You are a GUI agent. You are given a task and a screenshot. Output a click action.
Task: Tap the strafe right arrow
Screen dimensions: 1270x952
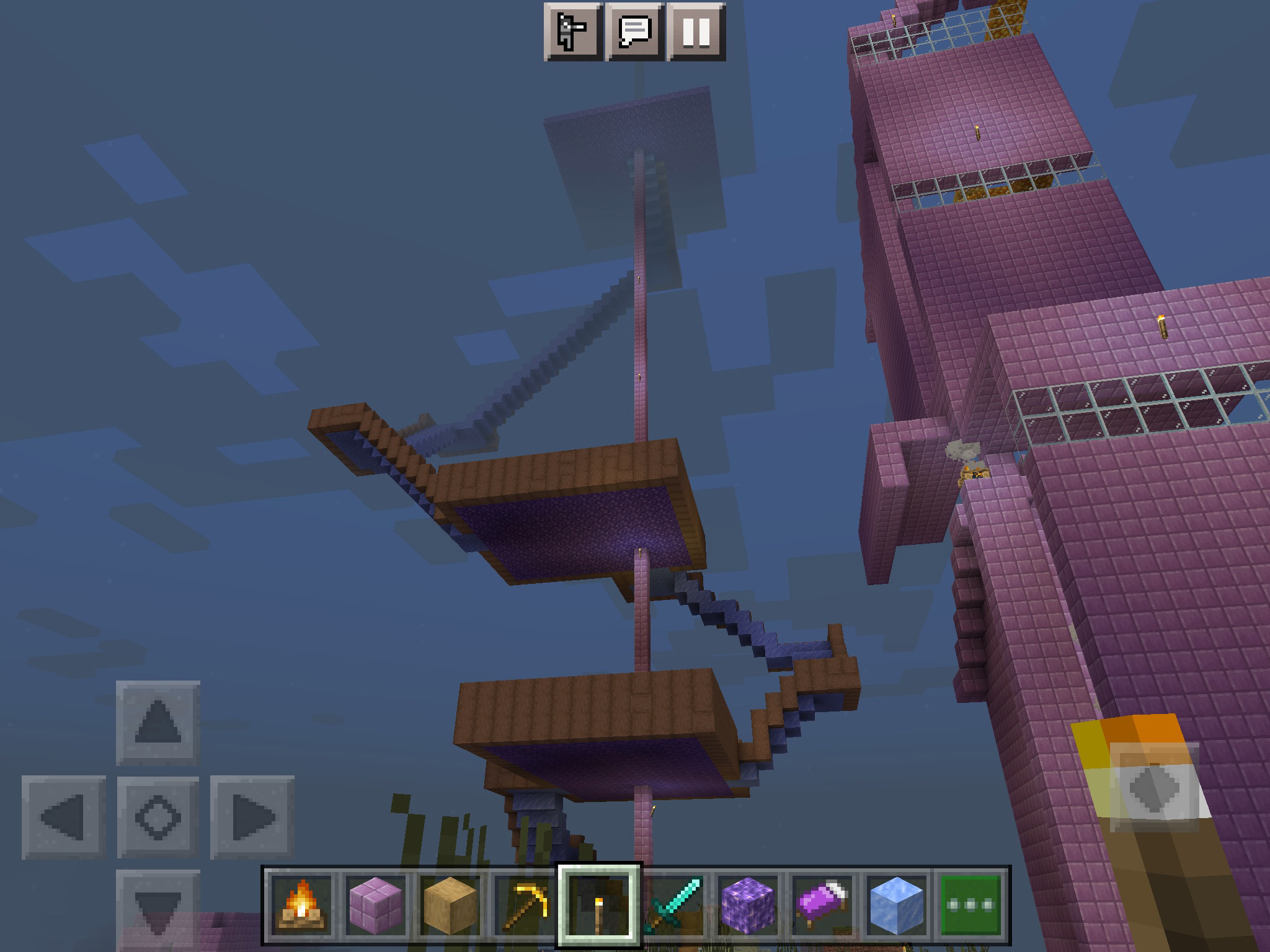pos(252,817)
